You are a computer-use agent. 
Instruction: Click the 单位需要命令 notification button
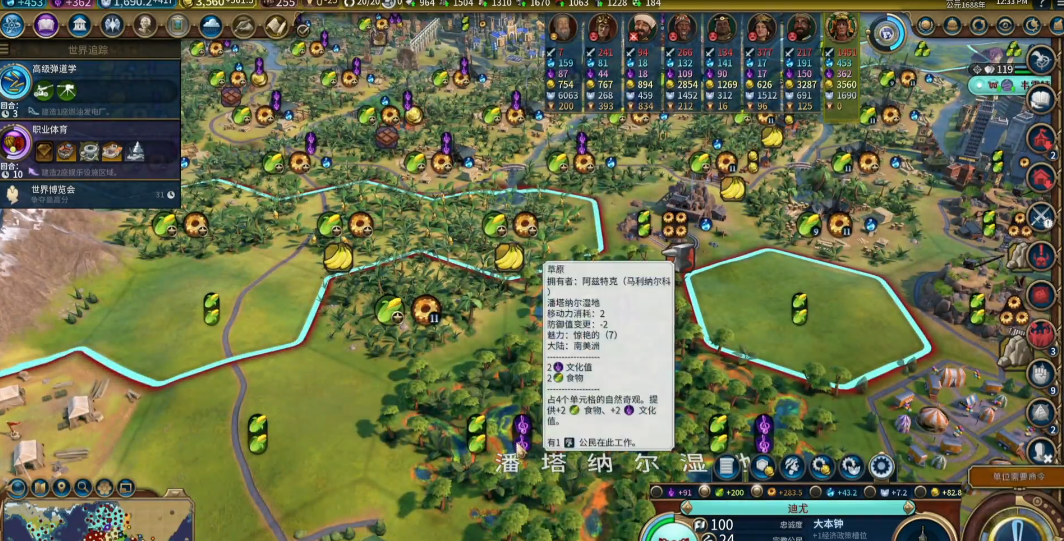(x=1013, y=479)
